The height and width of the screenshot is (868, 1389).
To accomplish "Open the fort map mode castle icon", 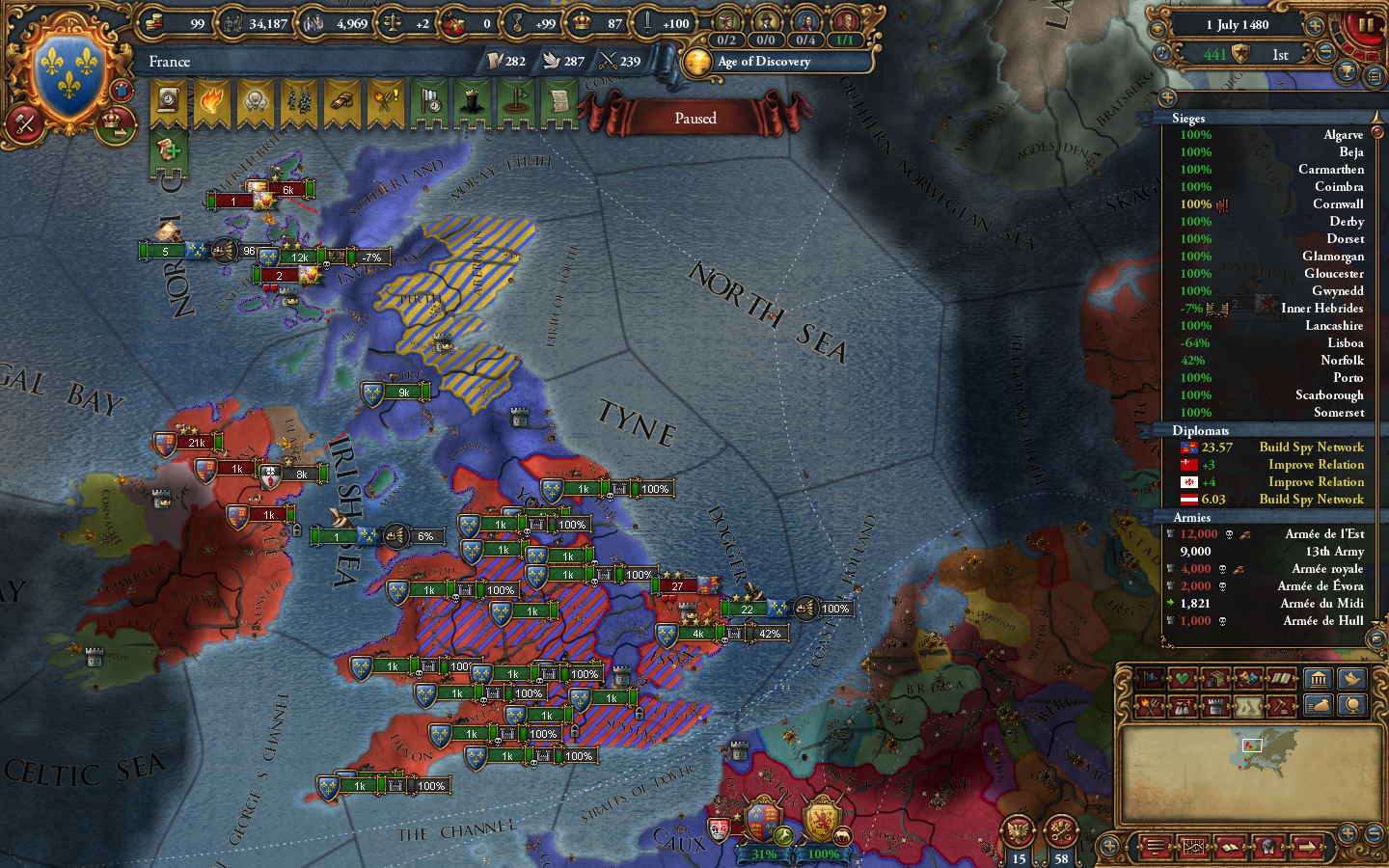I will [1213, 707].
